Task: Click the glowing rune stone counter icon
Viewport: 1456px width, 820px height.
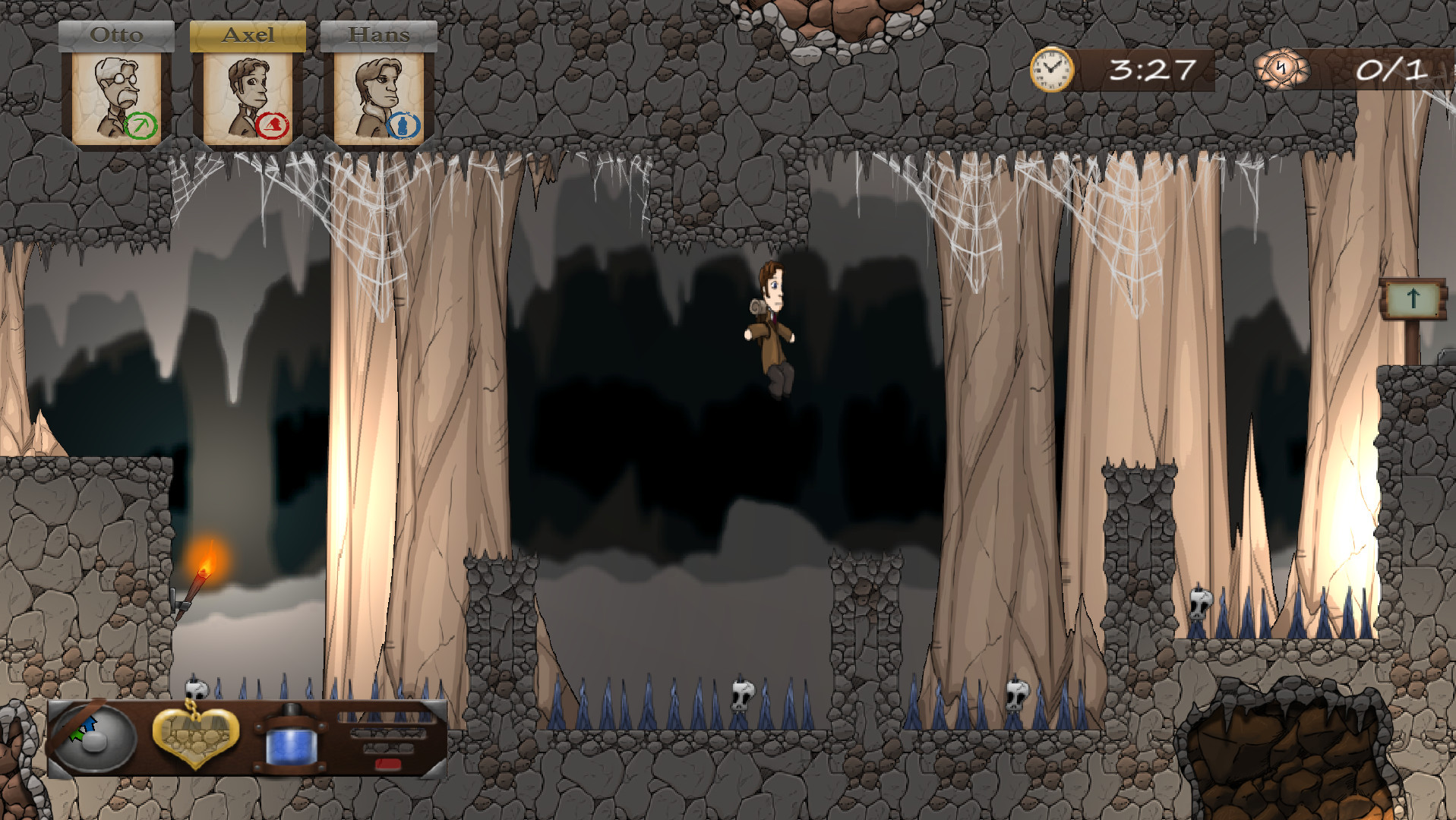Action: [x=1282, y=71]
